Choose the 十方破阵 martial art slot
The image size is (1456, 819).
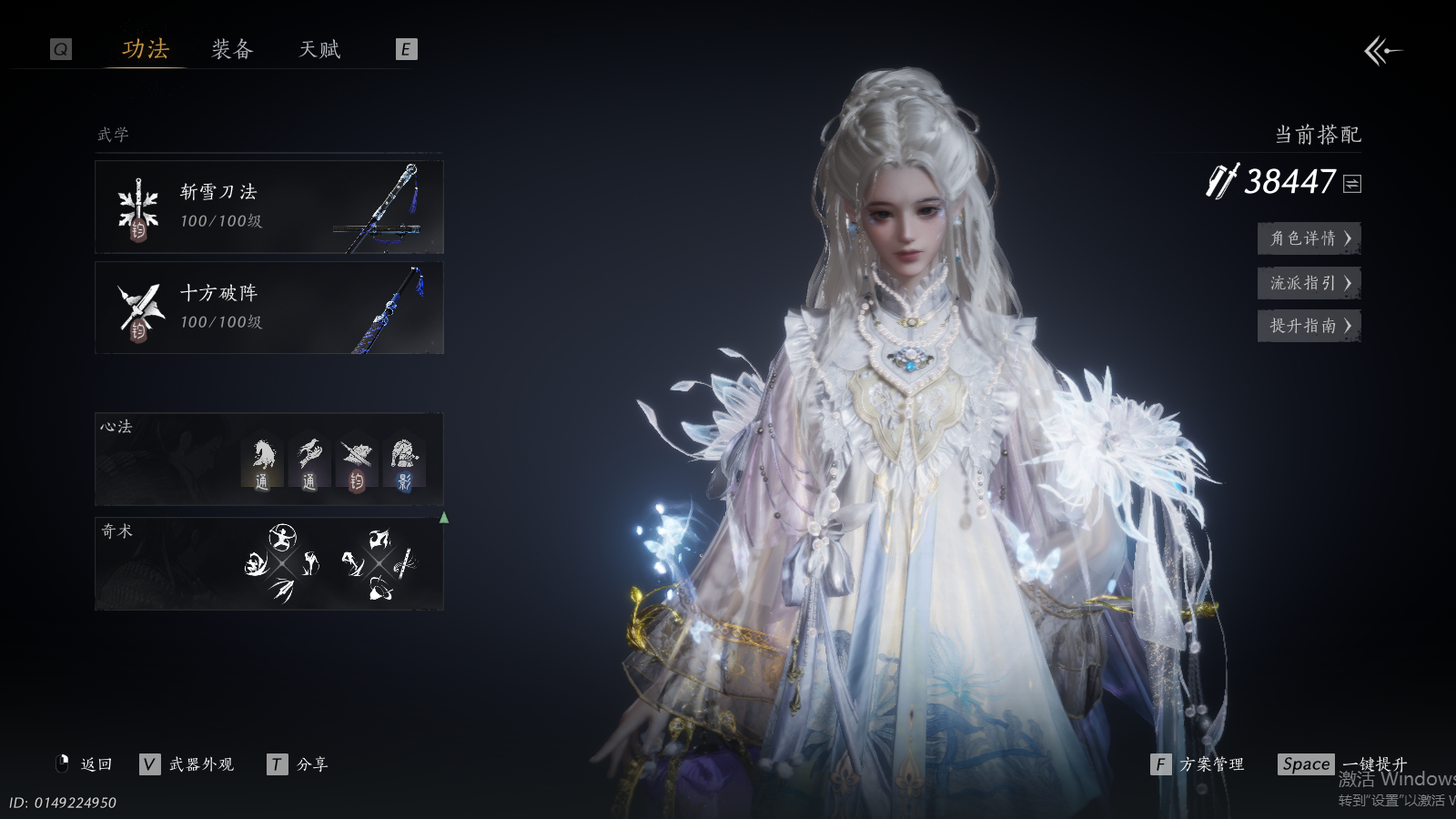(x=268, y=308)
